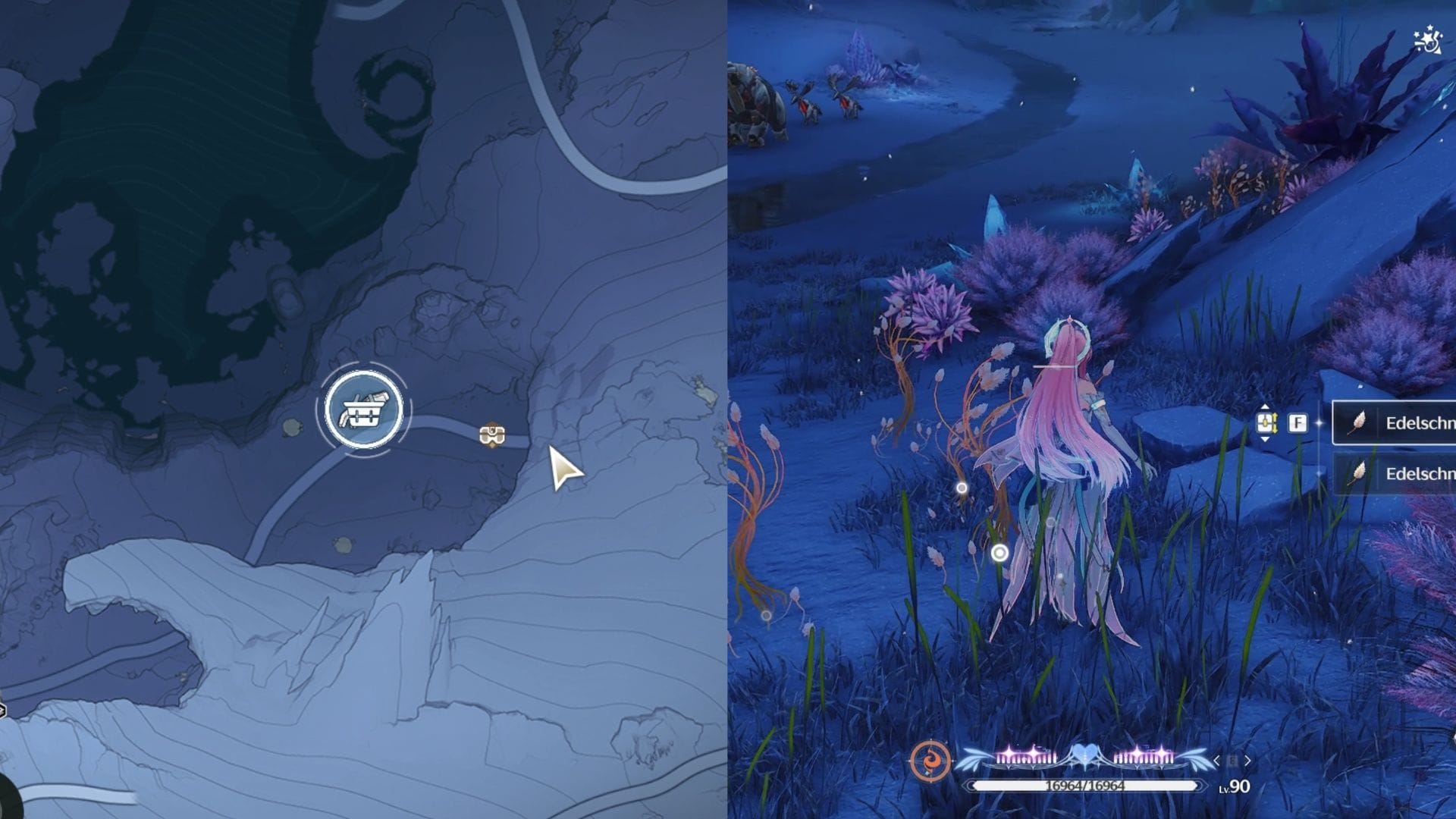Toggle the E key ability indicator
The image size is (1456, 819).
[x=1232, y=760]
